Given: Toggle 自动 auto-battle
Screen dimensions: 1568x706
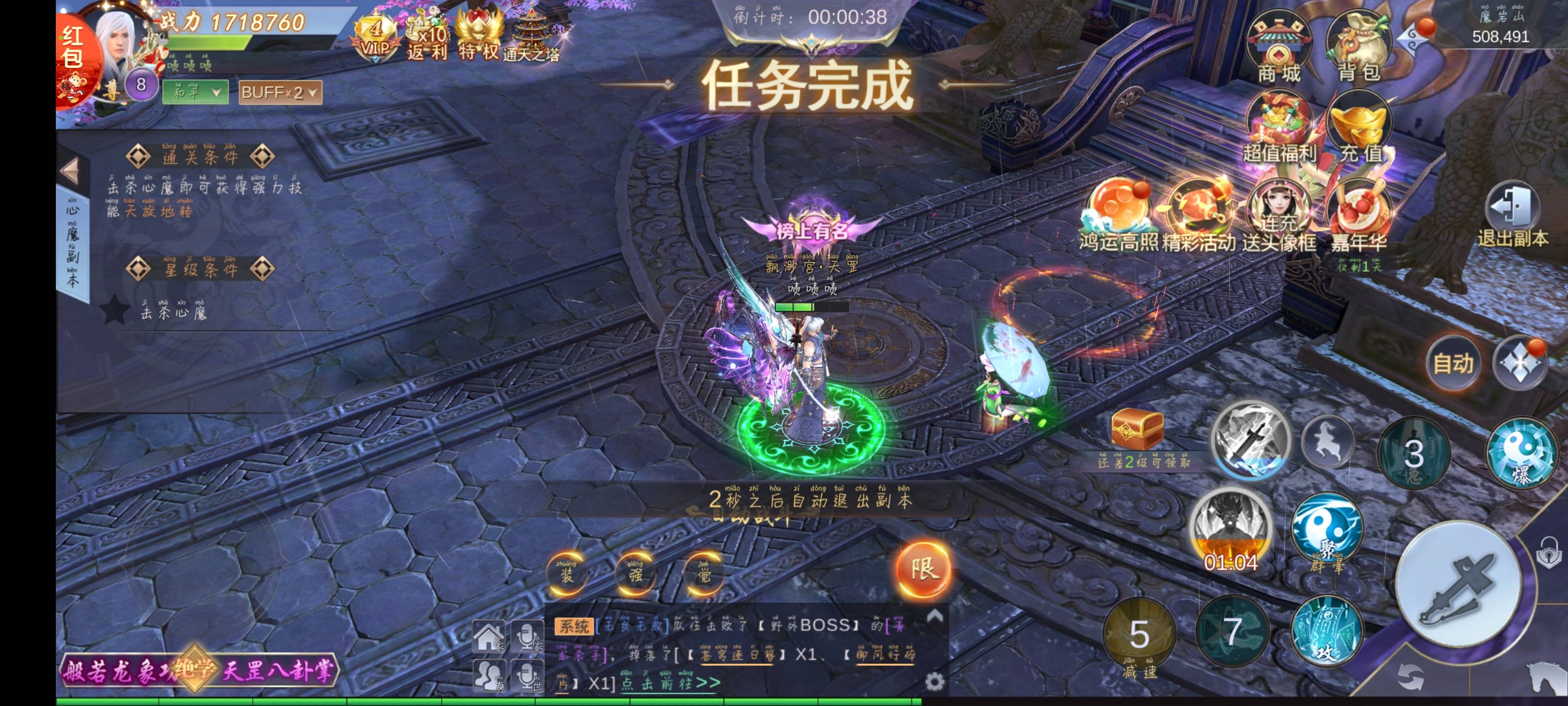Looking at the screenshot, I should (x=1453, y=364).
